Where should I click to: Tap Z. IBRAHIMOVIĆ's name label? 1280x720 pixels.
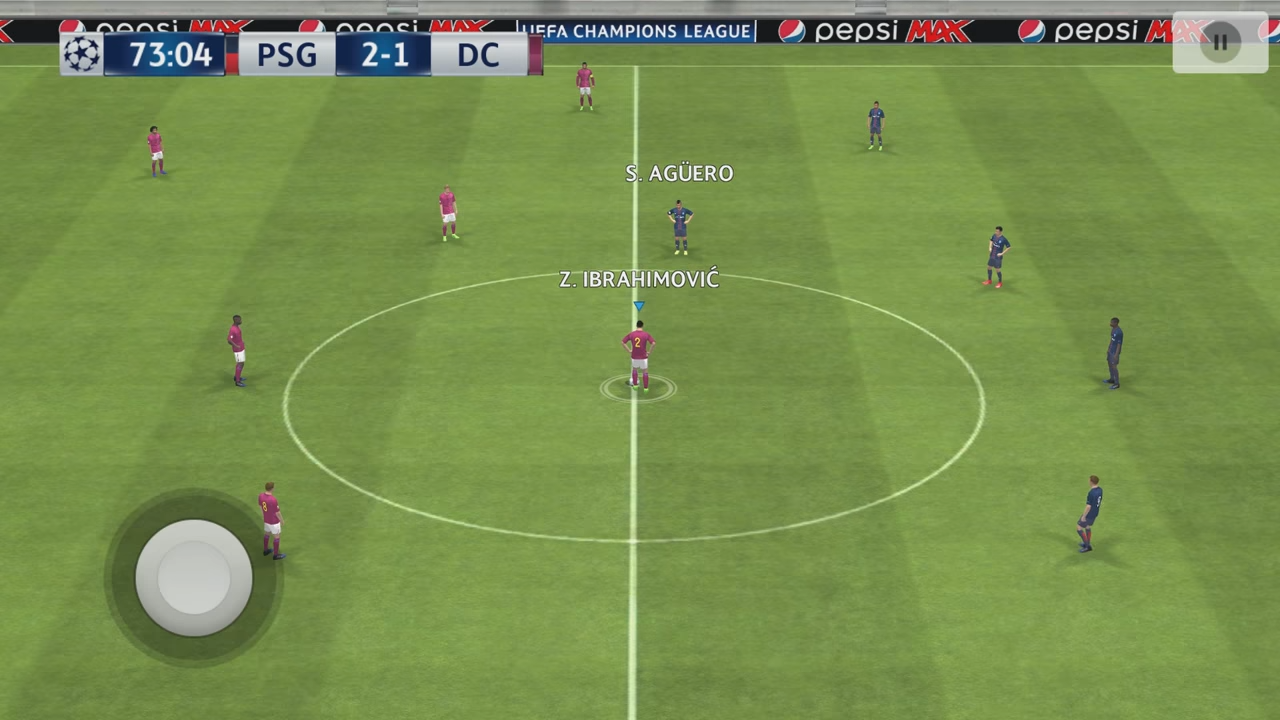[x=639, y=280]
